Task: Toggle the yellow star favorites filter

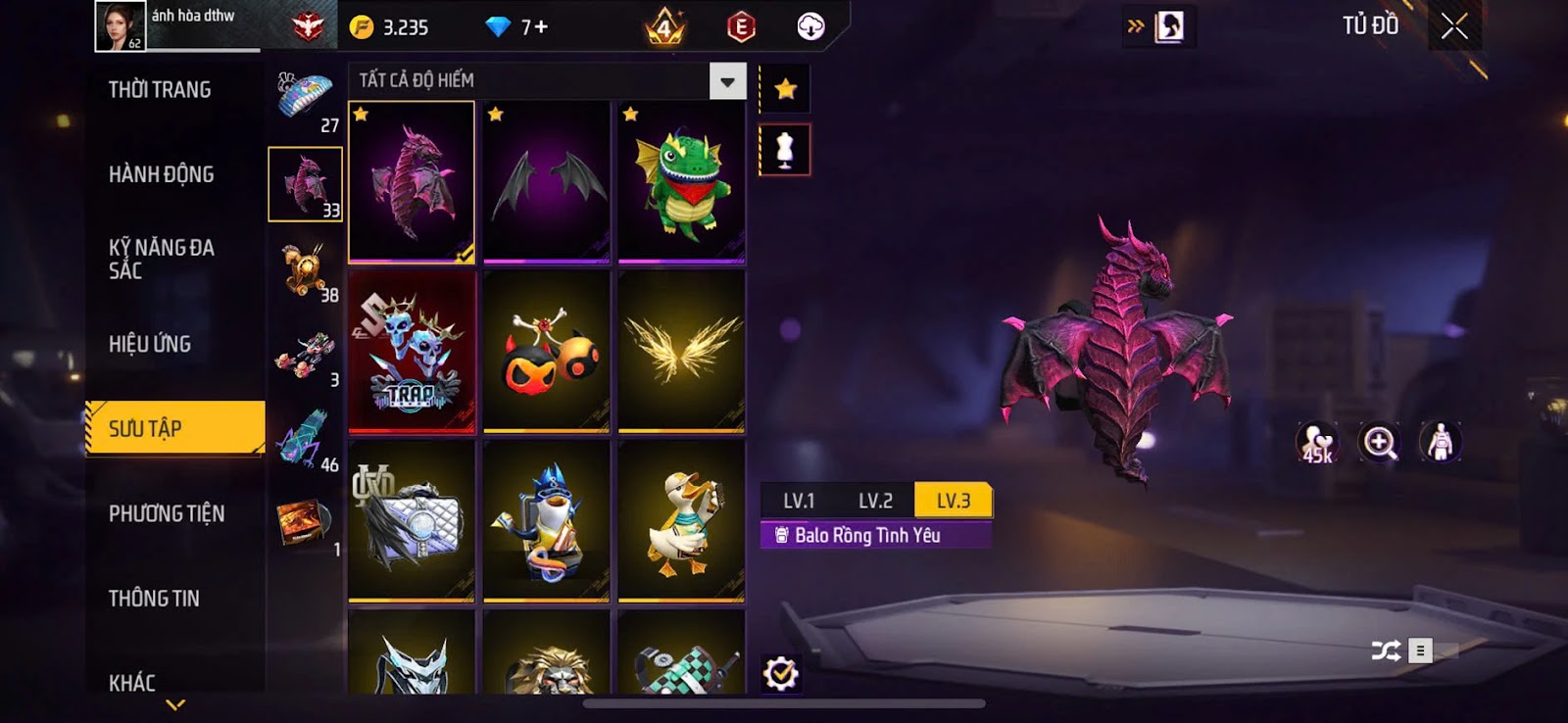Action: (x=785, y=90)
